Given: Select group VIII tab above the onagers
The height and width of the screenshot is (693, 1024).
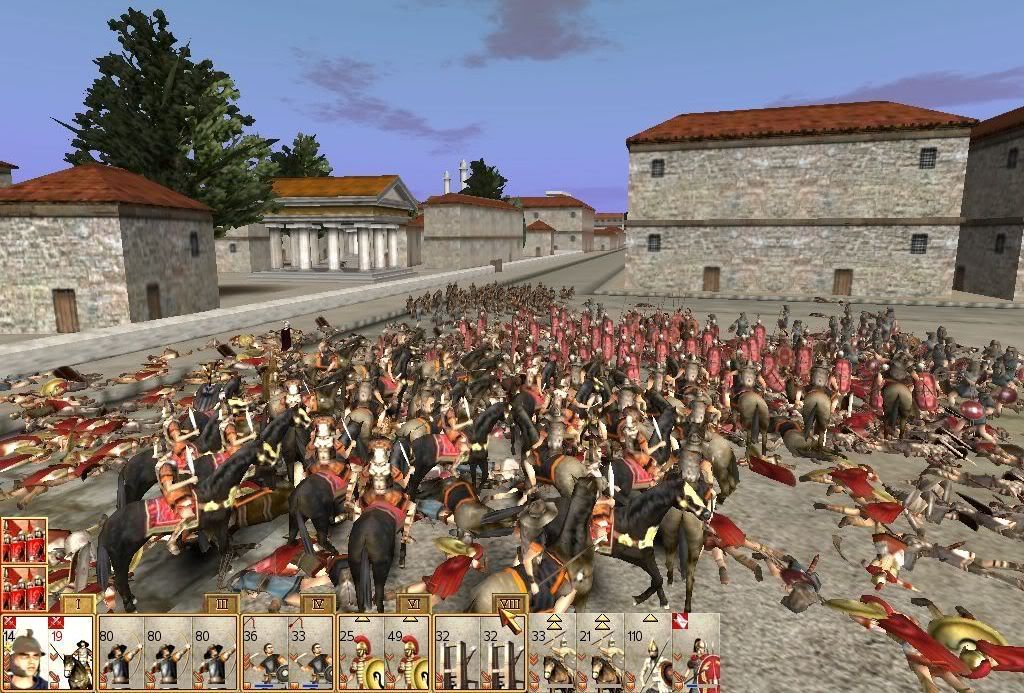Looking at the screenshot, I should 508,604.
